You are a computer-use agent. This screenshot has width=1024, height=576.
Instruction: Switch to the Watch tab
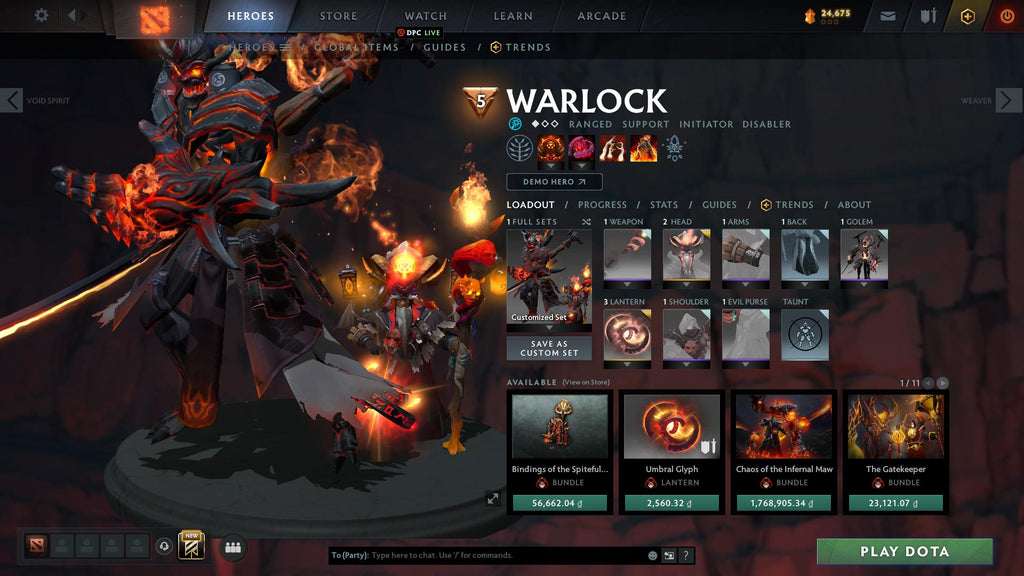coord(425,16)
